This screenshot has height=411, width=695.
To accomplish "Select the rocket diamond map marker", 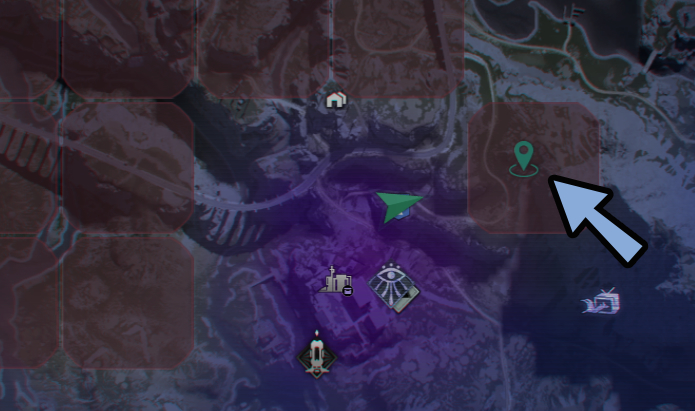I will [x=318, y=354].
